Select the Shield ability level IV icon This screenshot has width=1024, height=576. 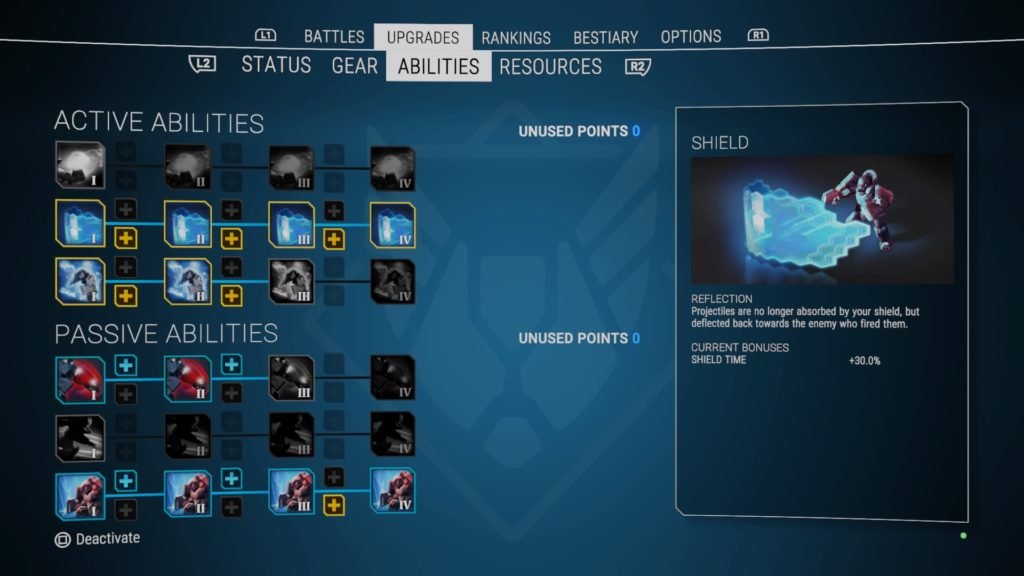(x=392, y=225)
